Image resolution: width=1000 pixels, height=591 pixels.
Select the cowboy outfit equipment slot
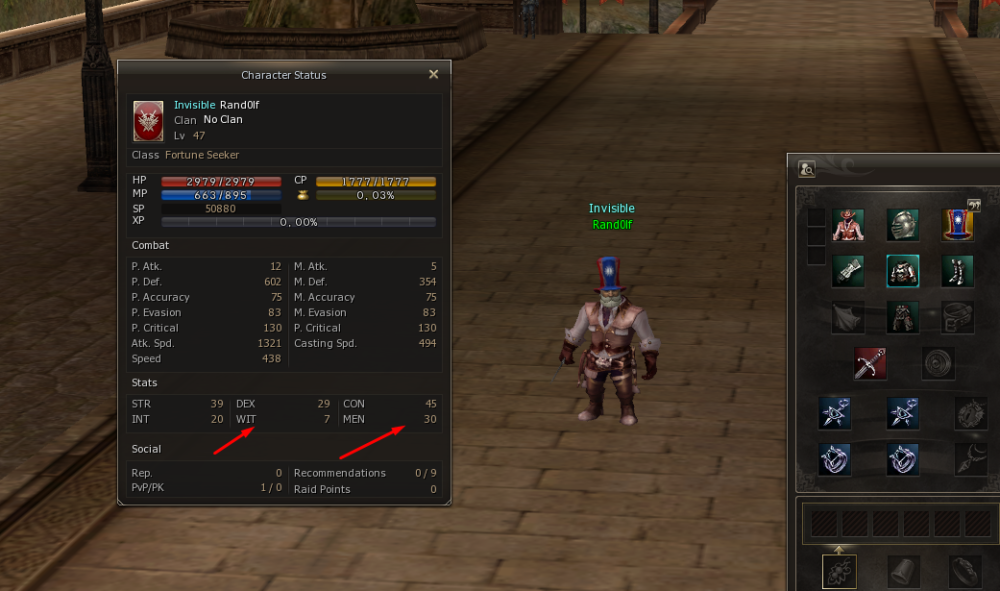(848, 225)
